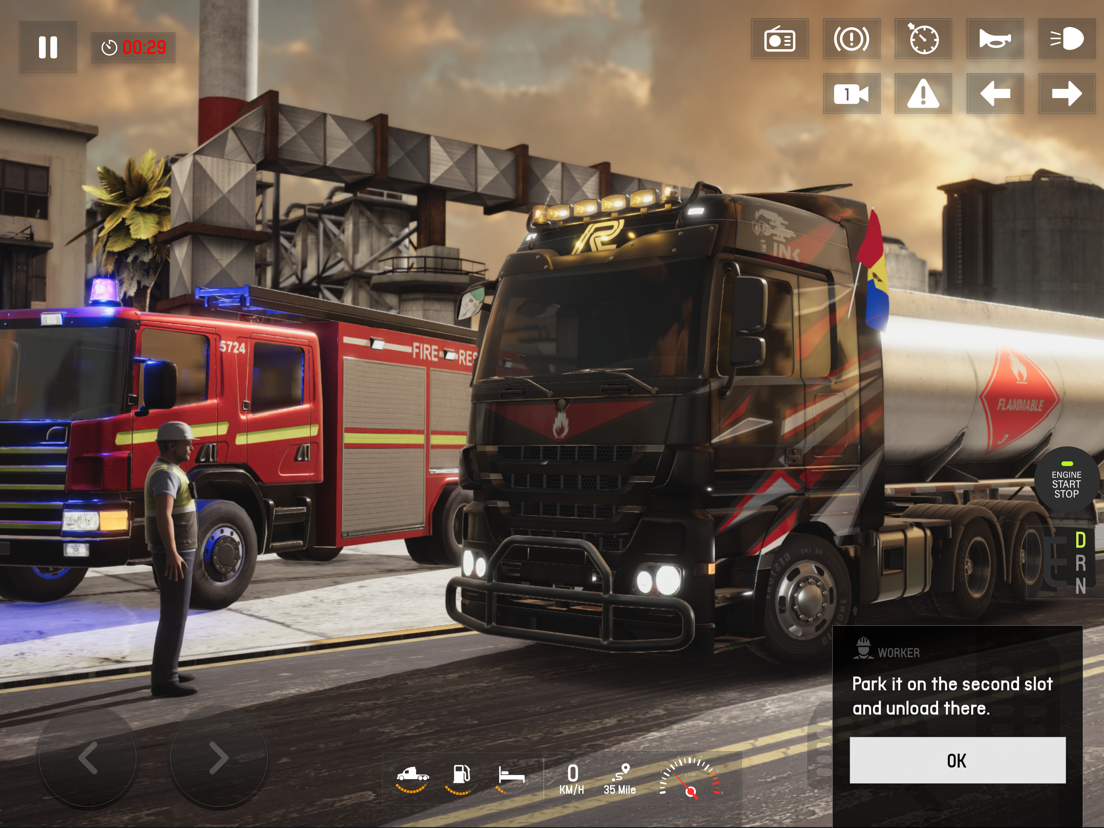
Task: Switch the camera view
Action: click(851, 94)
